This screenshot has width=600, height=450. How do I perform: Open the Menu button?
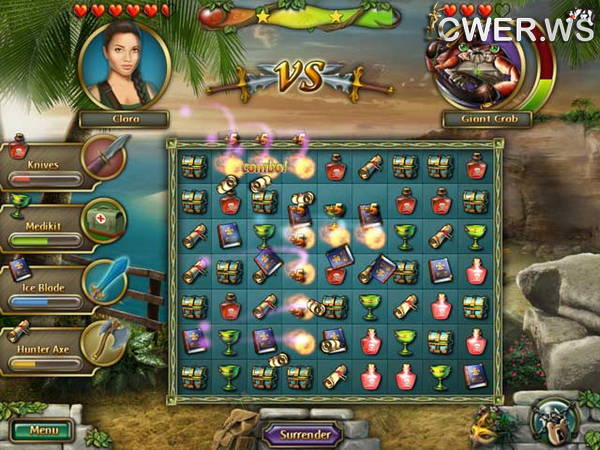[42, 431]
